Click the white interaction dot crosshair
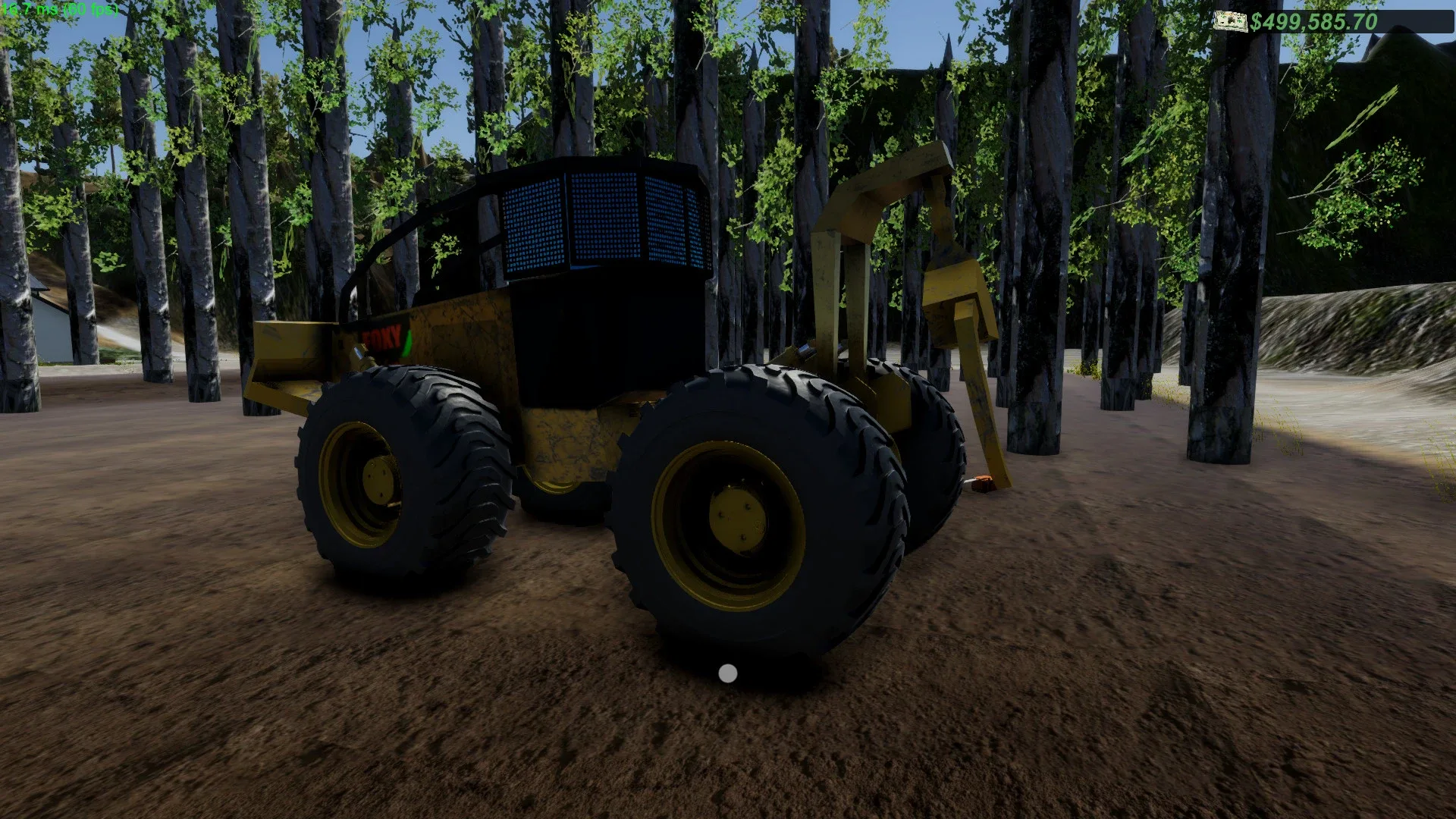 click(727, 673)
